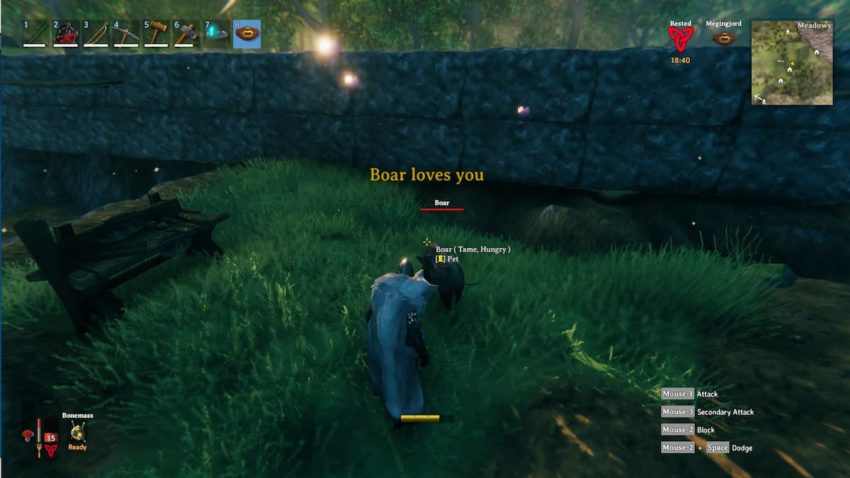Equip the bow in hotbar slot 3
Viewport: 850px width, 478px height.
pos(96,34)
